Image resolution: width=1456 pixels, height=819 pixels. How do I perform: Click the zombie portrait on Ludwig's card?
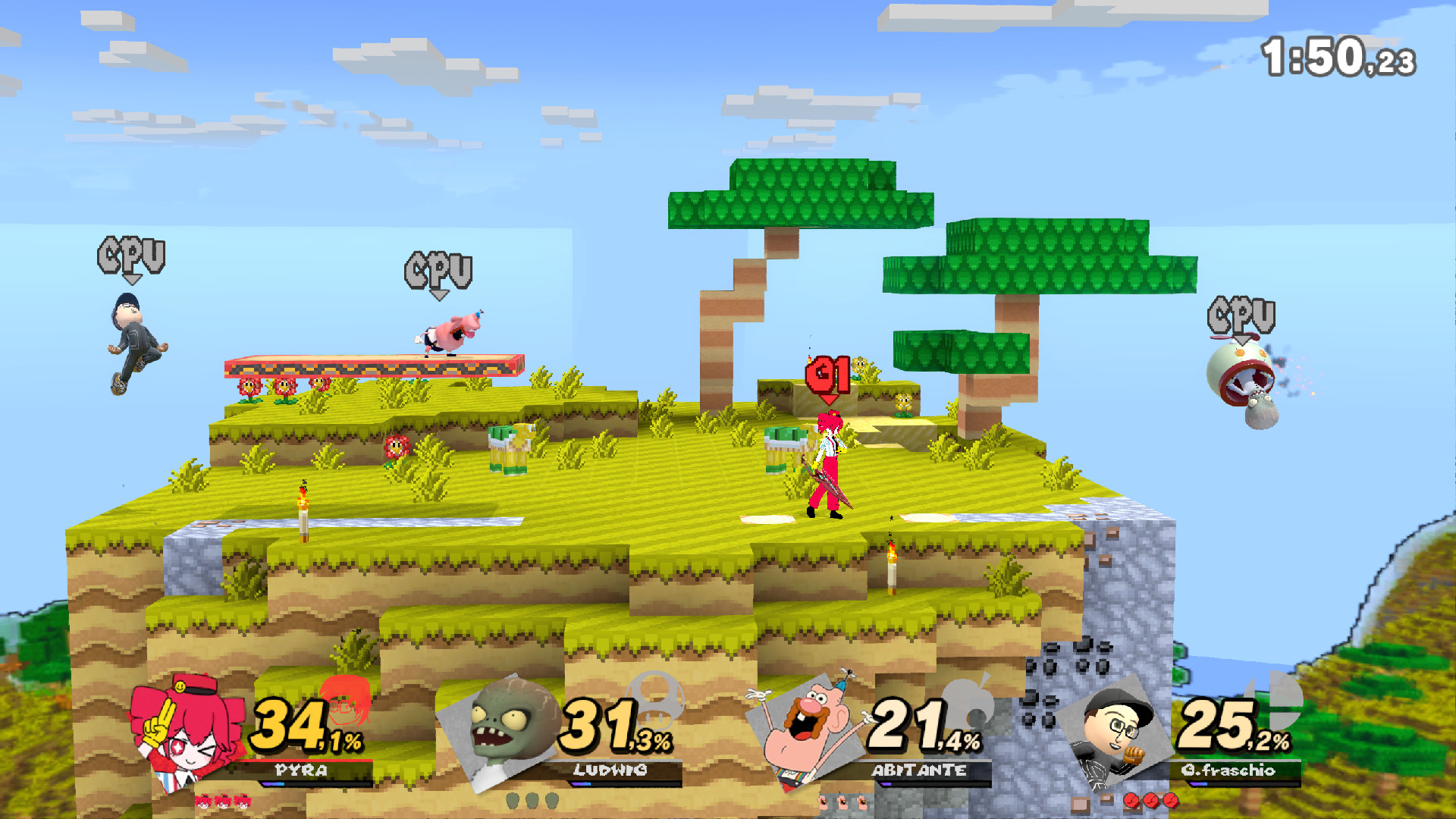click(504, 724)
